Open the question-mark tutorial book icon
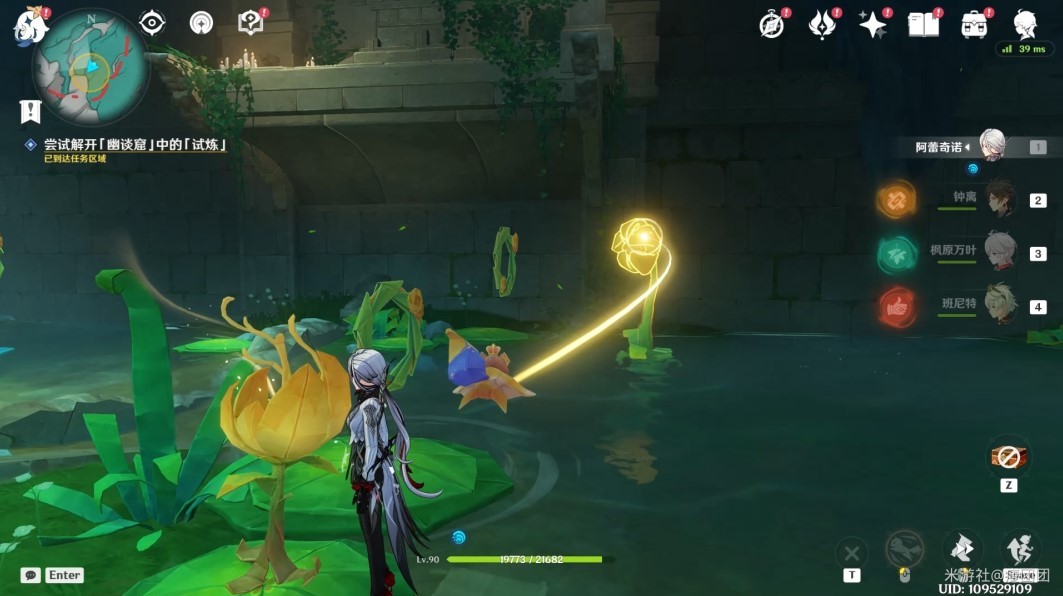 coord(250,23)
